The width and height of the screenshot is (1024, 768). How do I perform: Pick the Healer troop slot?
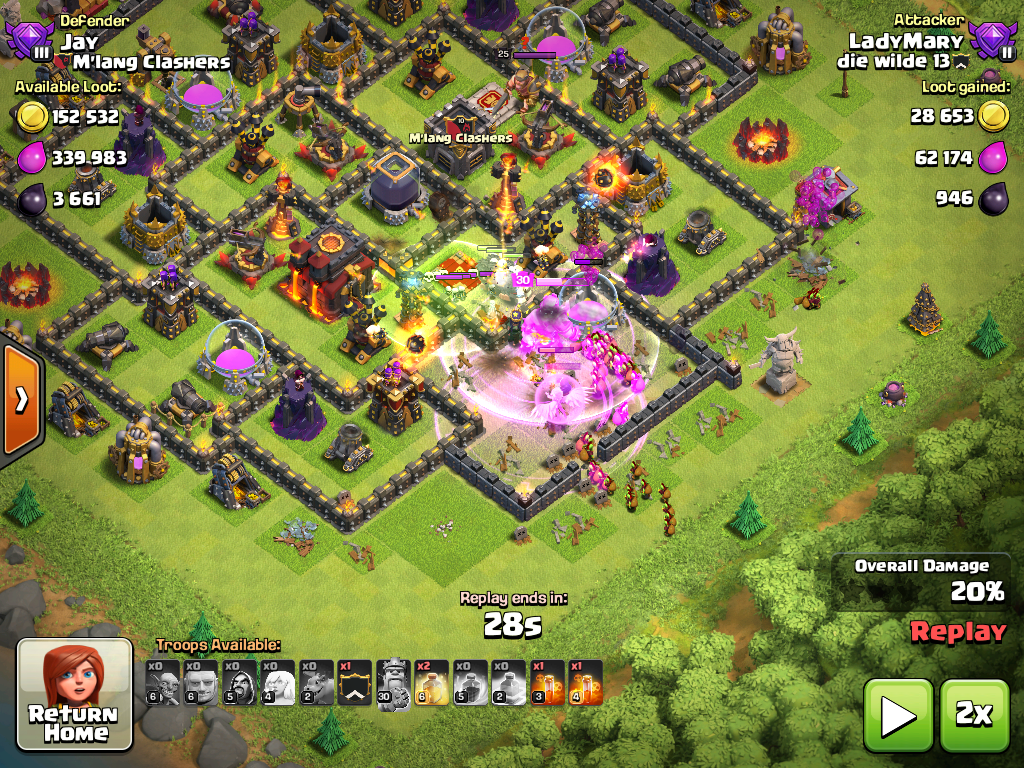277,683
